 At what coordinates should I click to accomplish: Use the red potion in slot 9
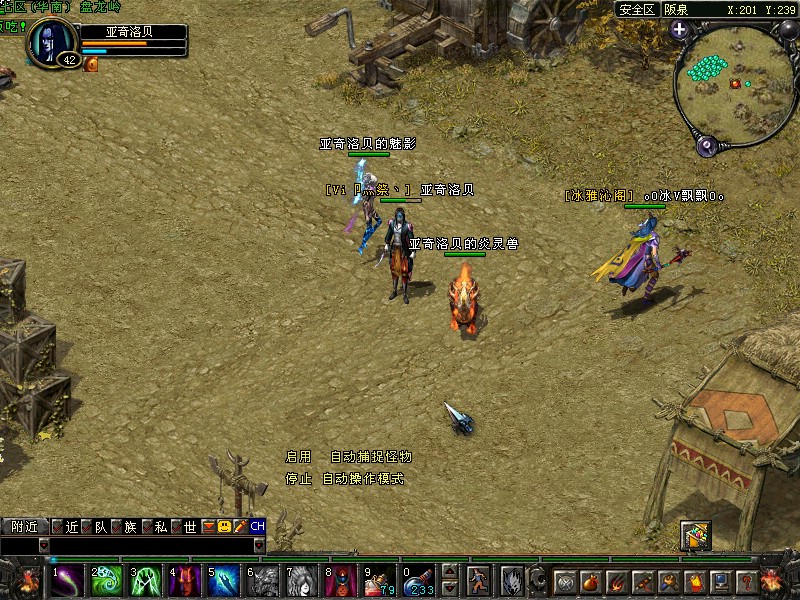pos(379,580)
